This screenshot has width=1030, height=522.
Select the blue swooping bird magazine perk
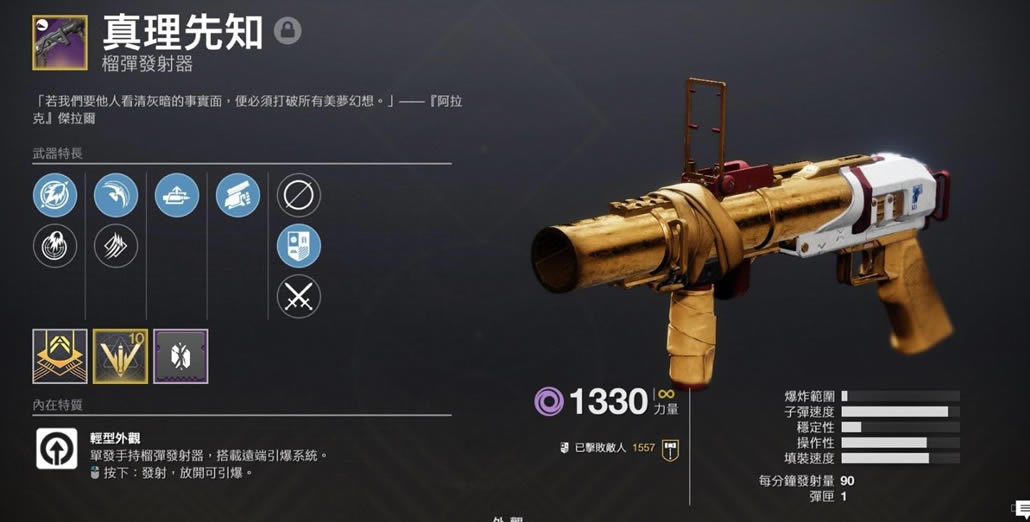pyautogui.click(x=116, y=195)
